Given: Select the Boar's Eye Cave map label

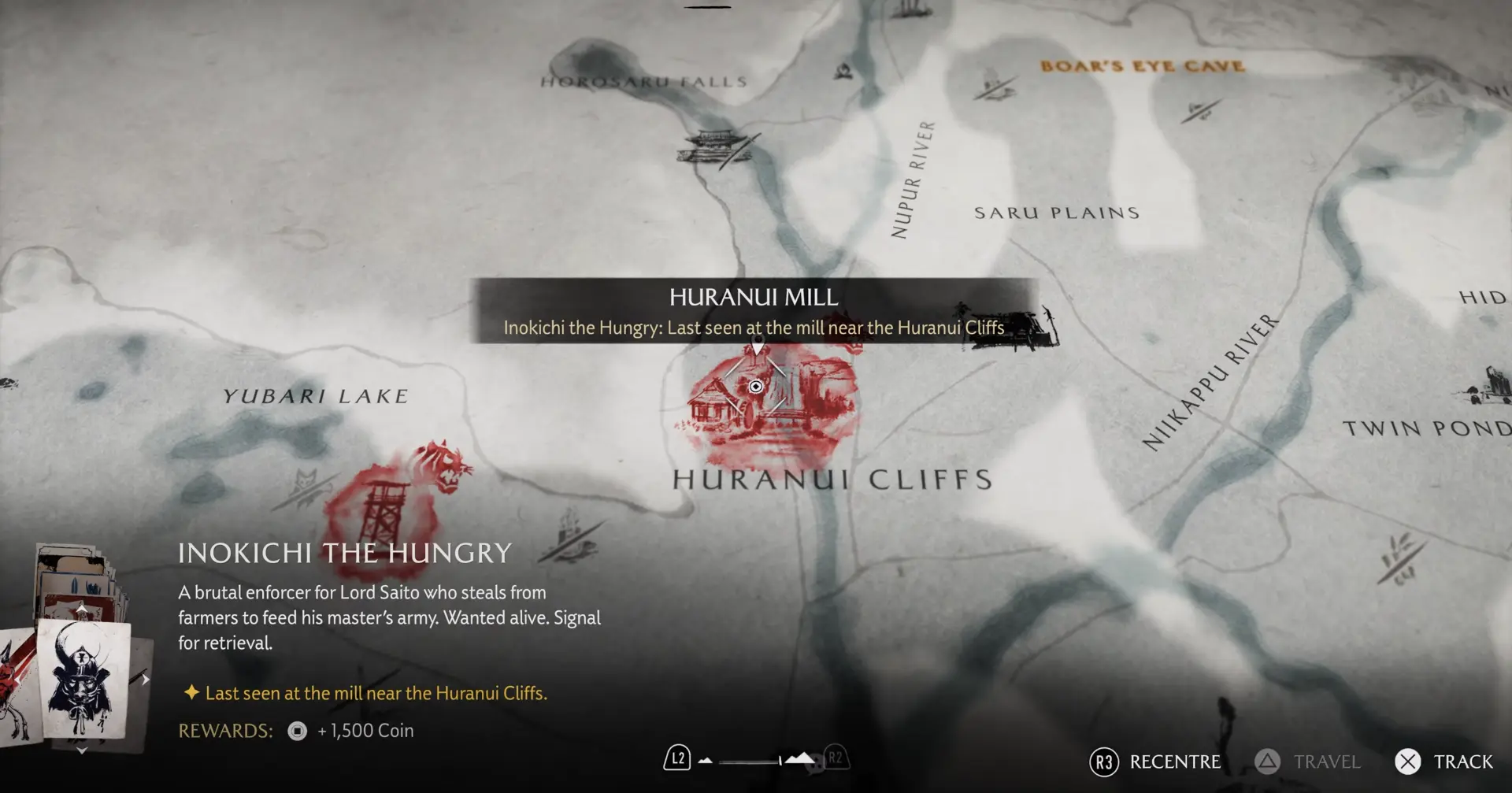Looking at the screenshot, I should pyautogui.click(x=1142, y=66).
